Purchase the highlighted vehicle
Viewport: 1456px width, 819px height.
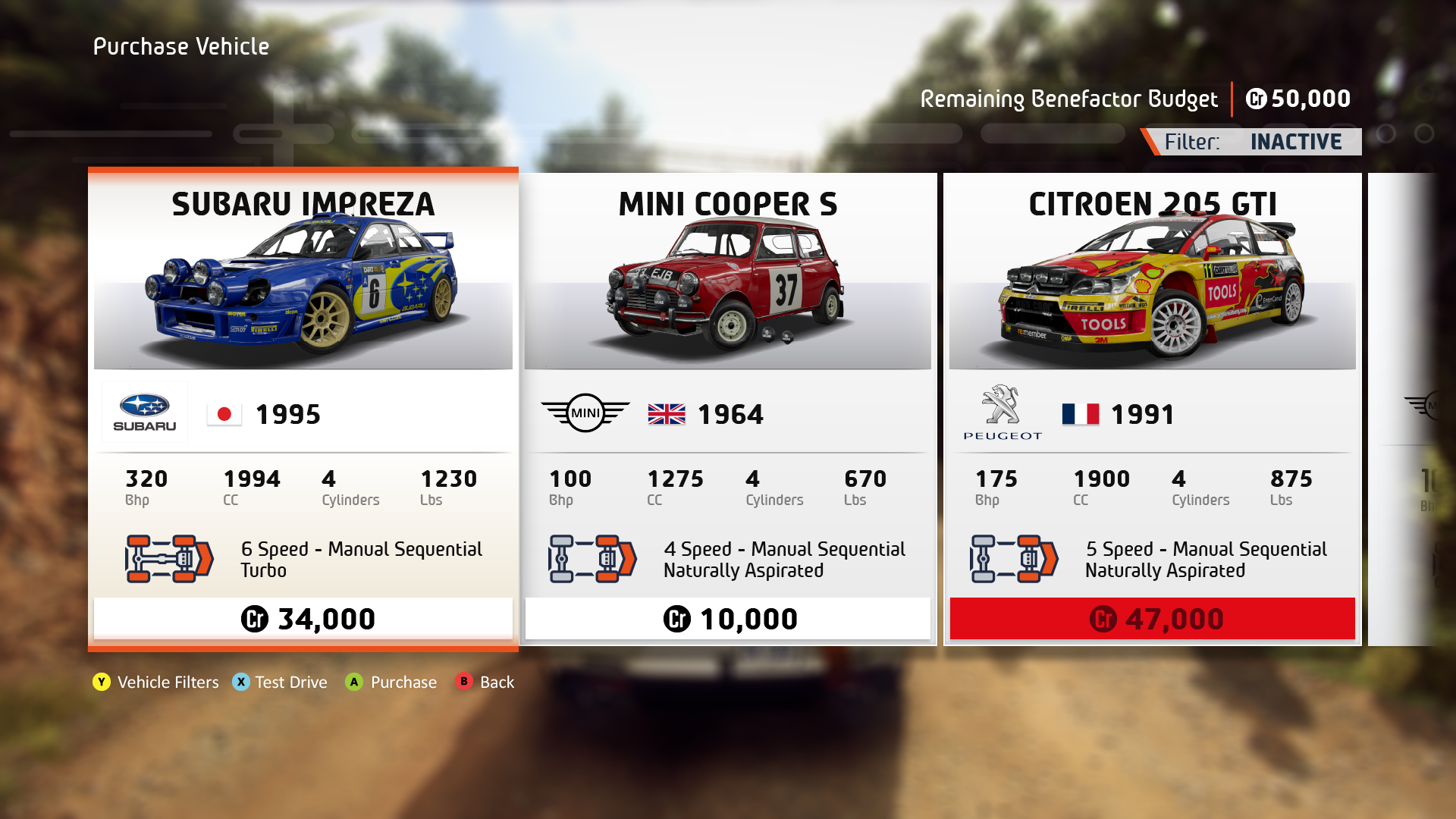tap(391, 682)
